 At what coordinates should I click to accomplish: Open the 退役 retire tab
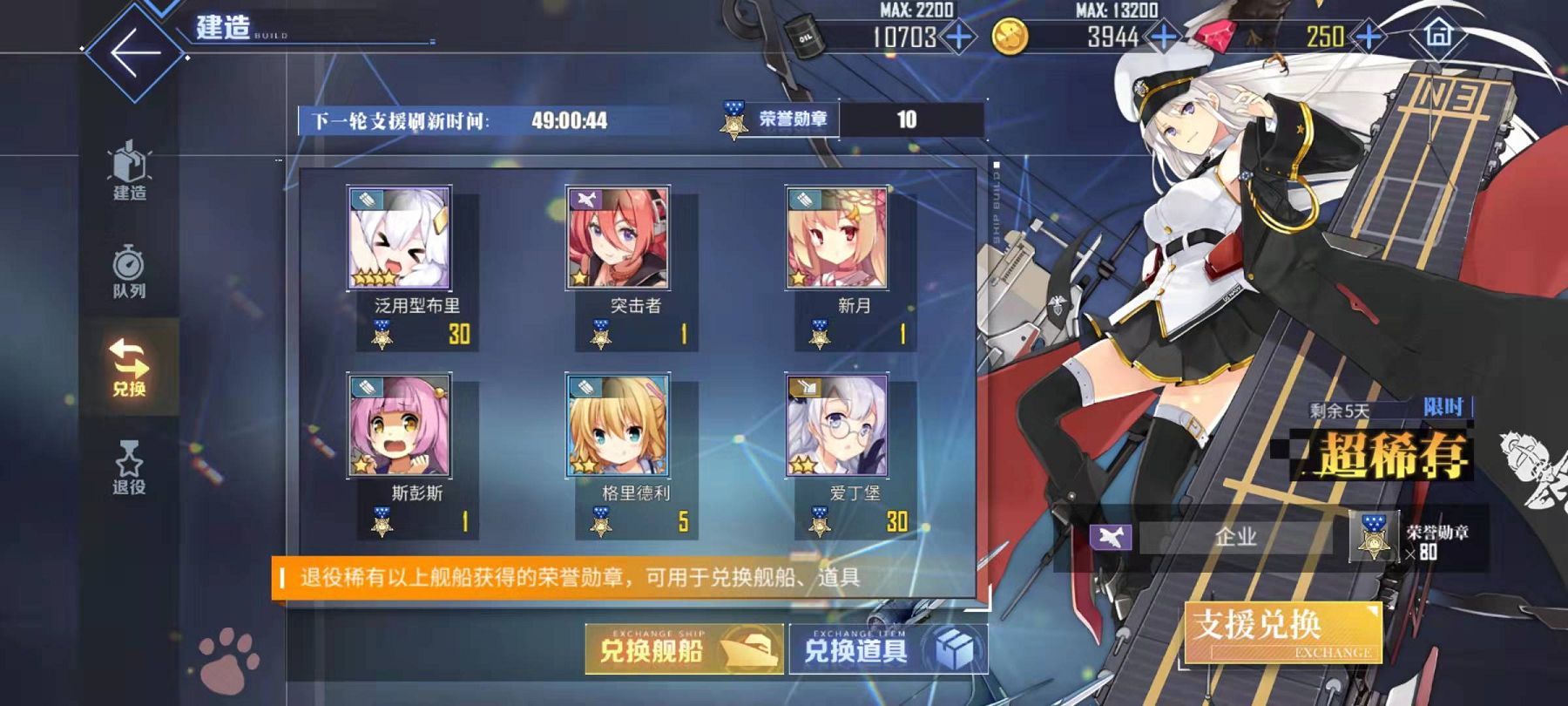(129, 466)
